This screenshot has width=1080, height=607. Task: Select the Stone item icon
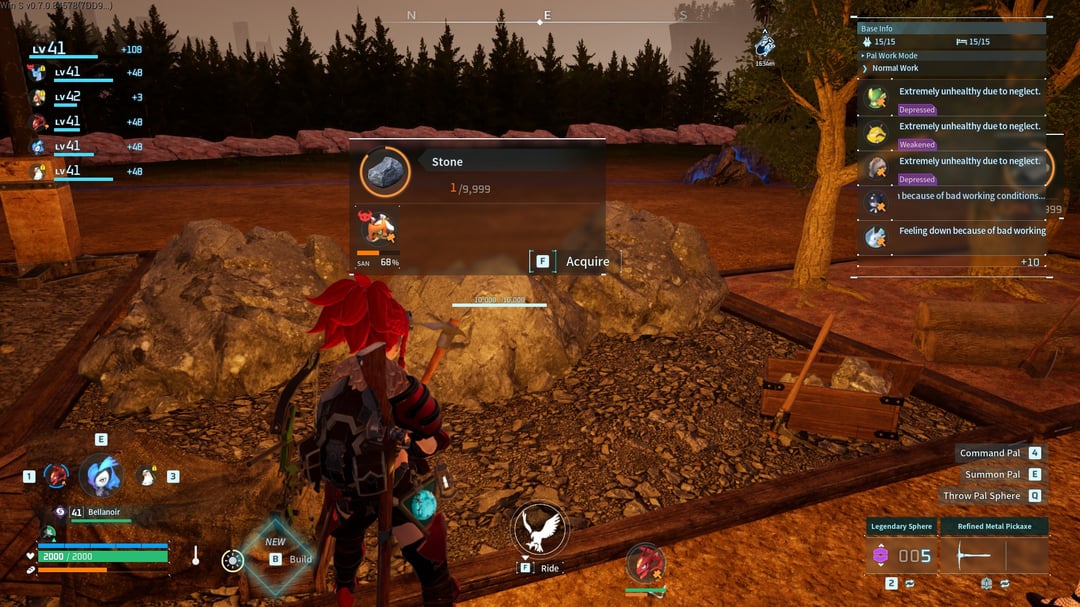pos(384,173)
